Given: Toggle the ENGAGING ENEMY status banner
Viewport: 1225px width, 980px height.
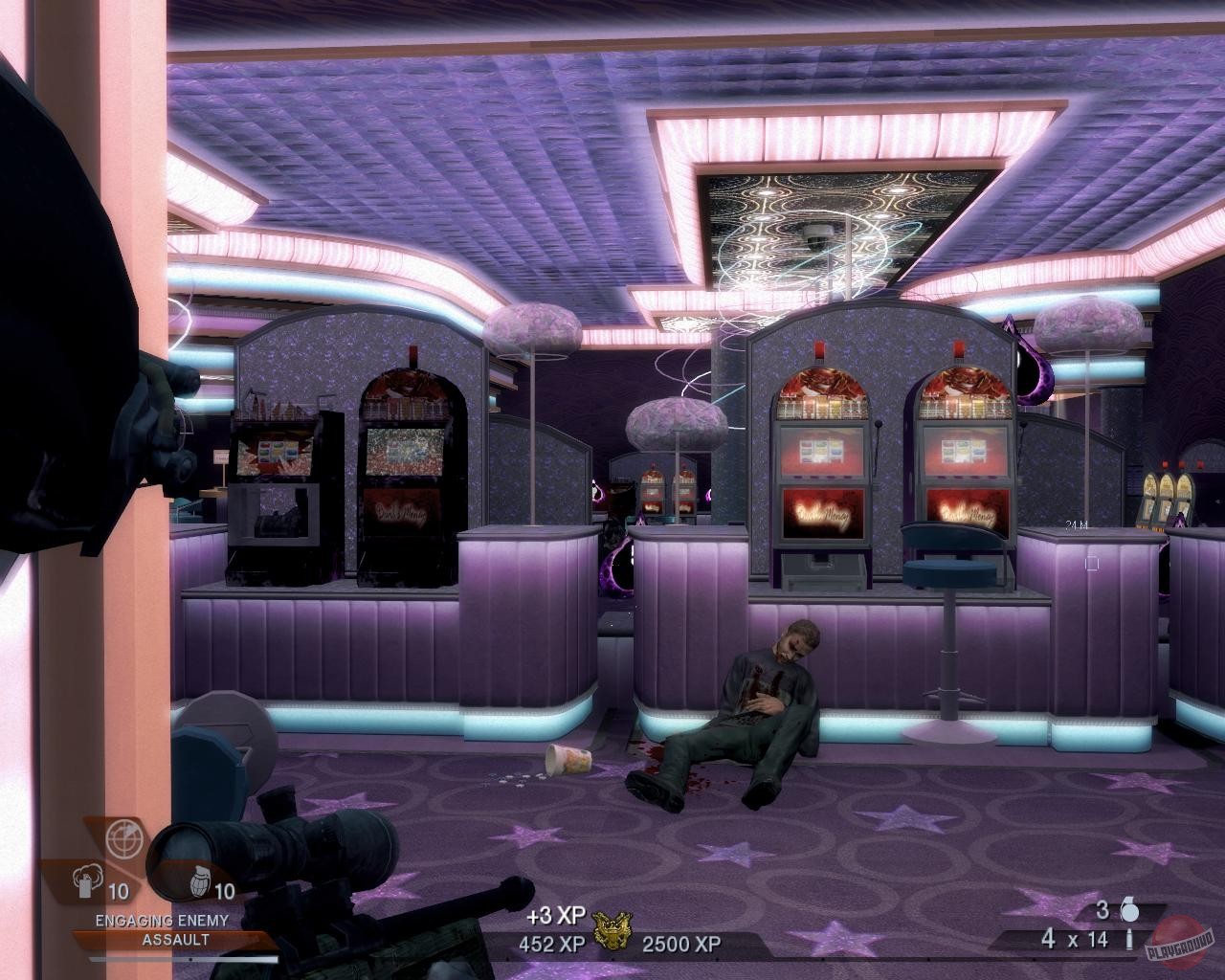Looking at the screenshot, I should (x=160, y=921).
